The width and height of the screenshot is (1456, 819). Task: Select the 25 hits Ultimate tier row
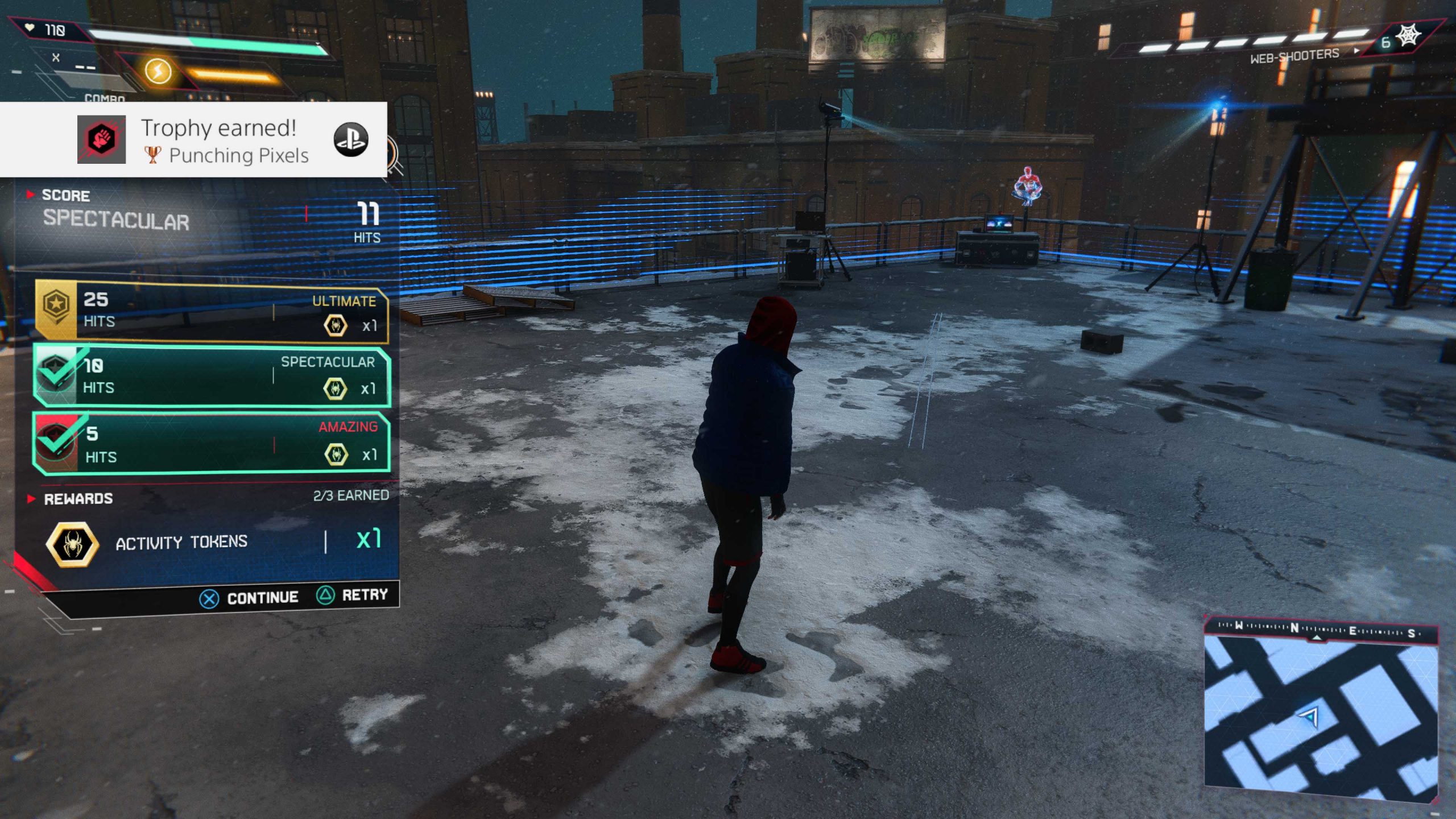pos(212,311)
